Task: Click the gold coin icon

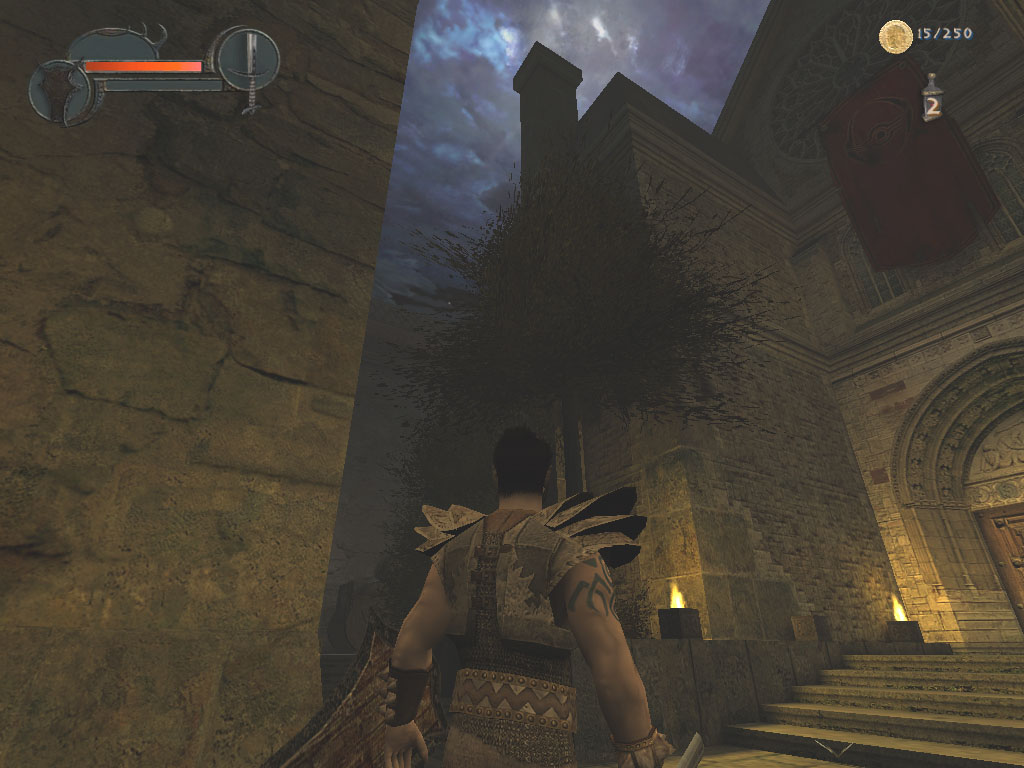Action: click(894, 37)
